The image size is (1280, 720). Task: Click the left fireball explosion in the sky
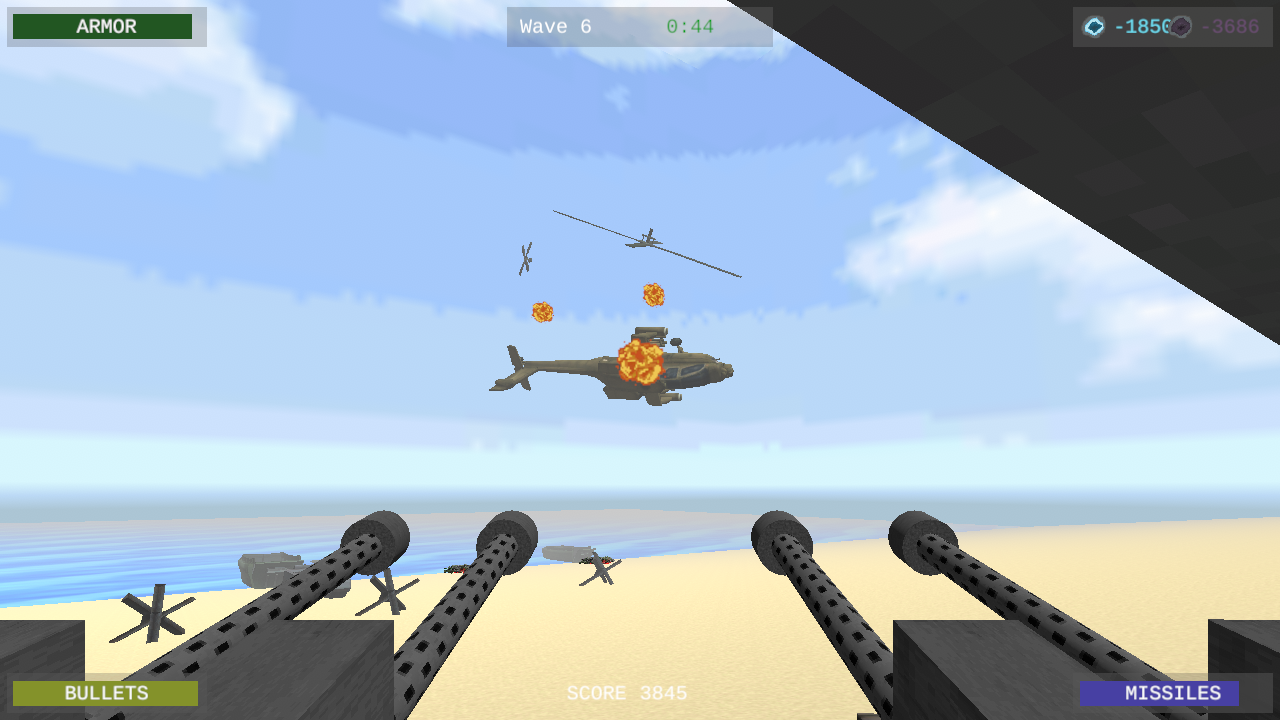541,311
